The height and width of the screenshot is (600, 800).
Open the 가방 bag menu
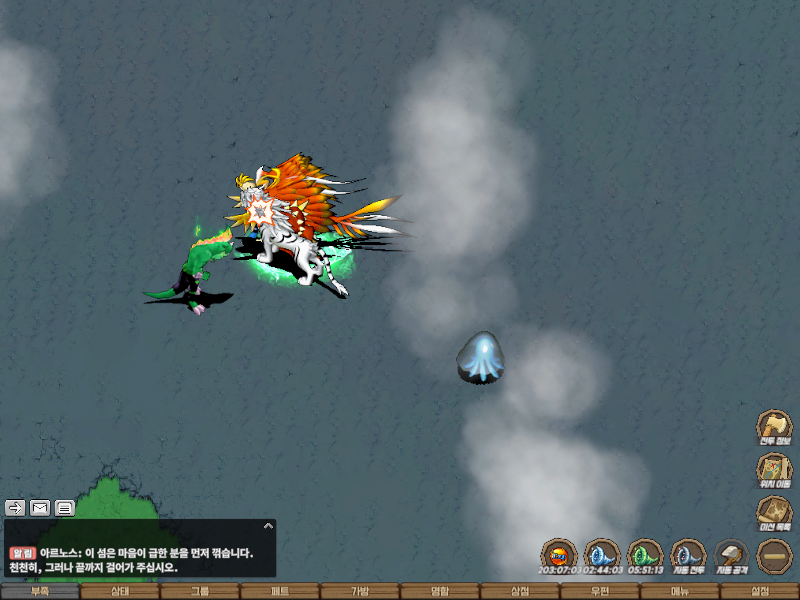click(x=360, y=591)
